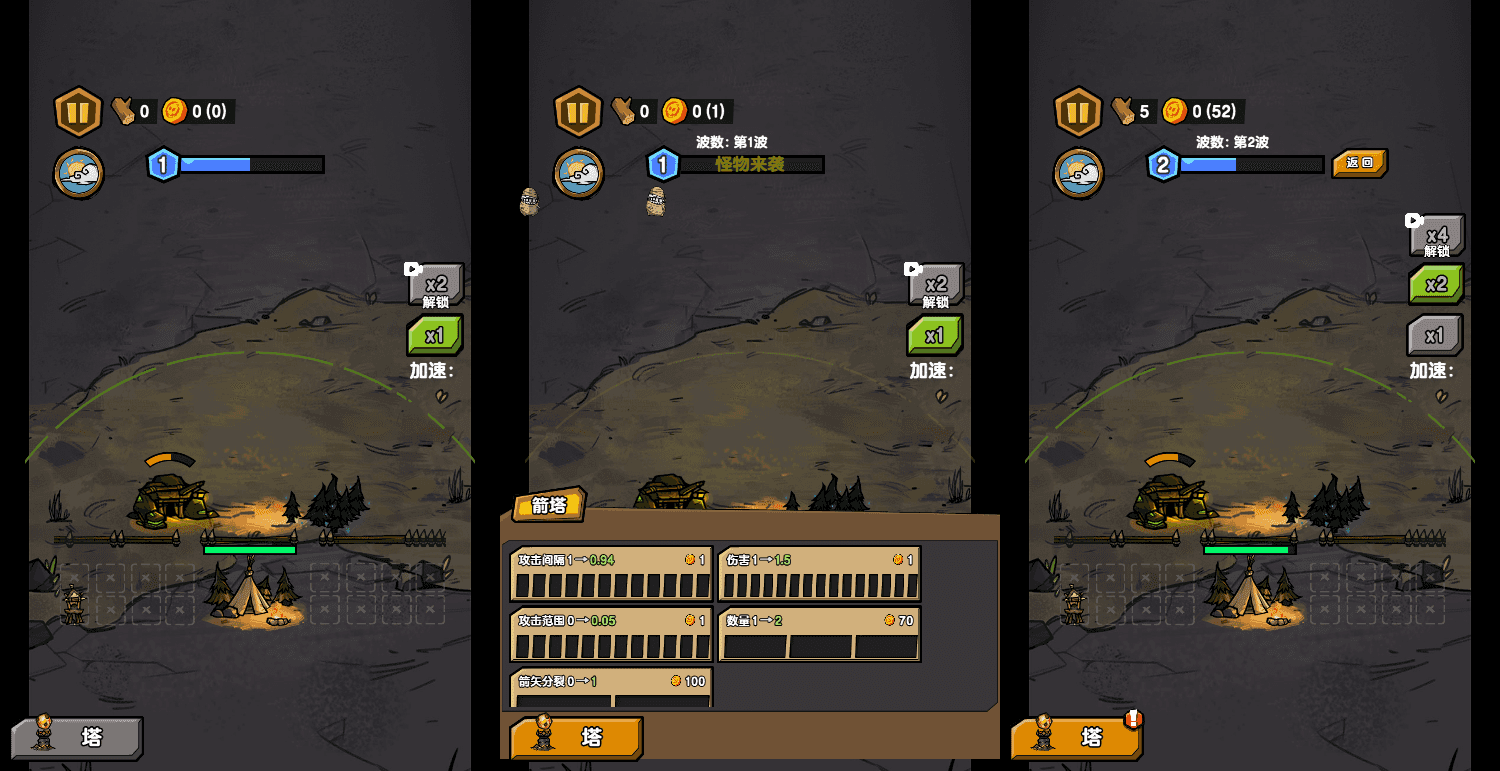Upgrade 攻击范围 attack range
This screenshot has height=771, width=1500.
tap(611, 634)
